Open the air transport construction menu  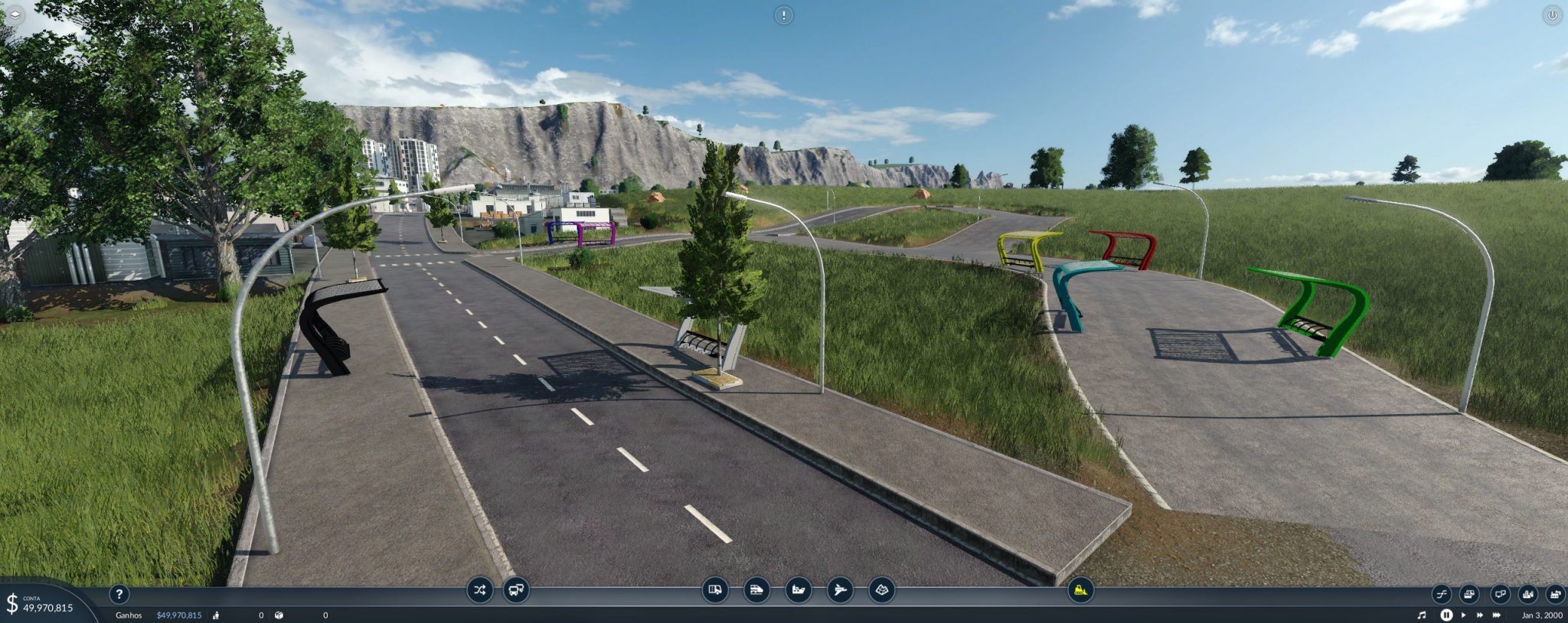841,592
